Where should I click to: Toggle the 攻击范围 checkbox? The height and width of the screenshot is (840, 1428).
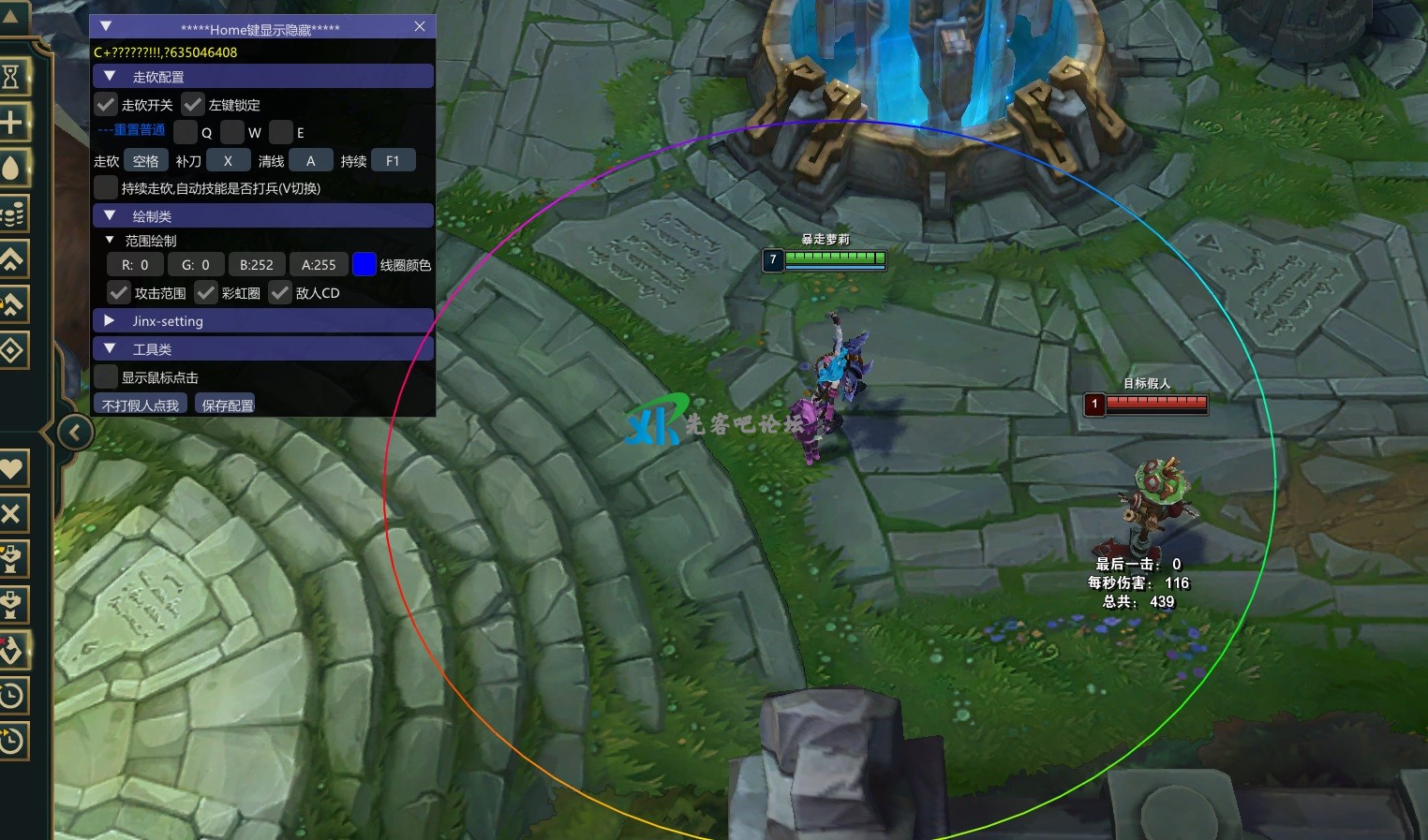(119, 293)
